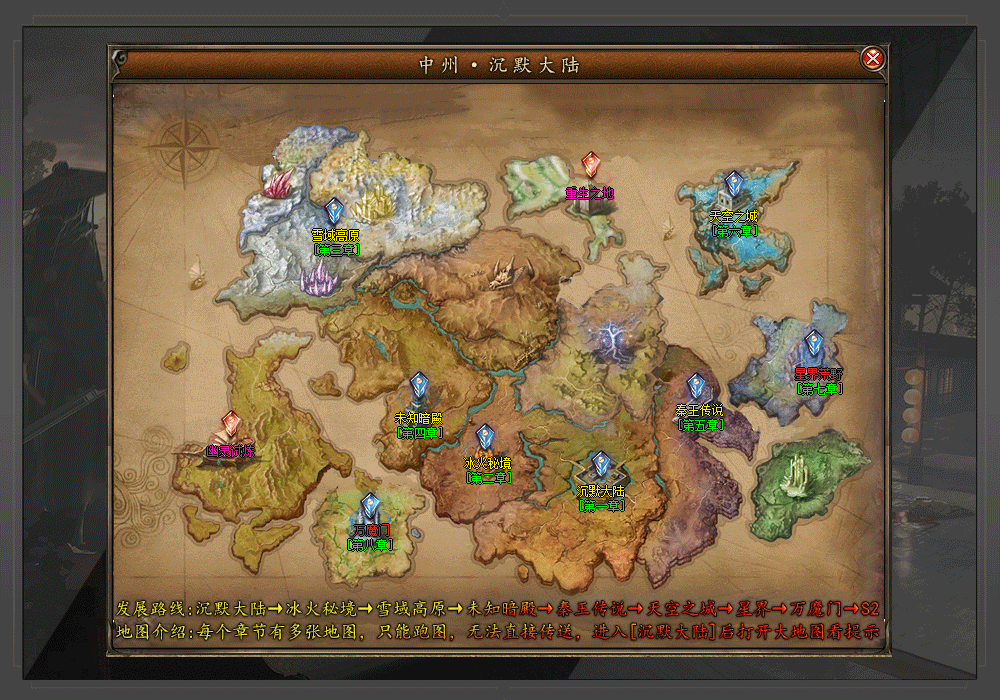Select the 星界荒野 chapter seven marker
This screenshot has height=700, width=1000.
tap(814, 345)
